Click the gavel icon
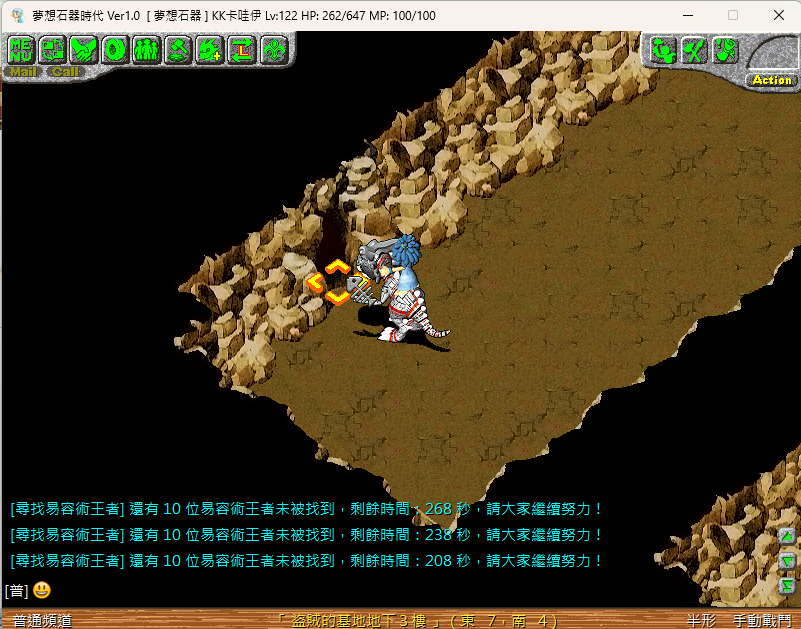The height and width of the screenshot is (629, 801). 178,49
